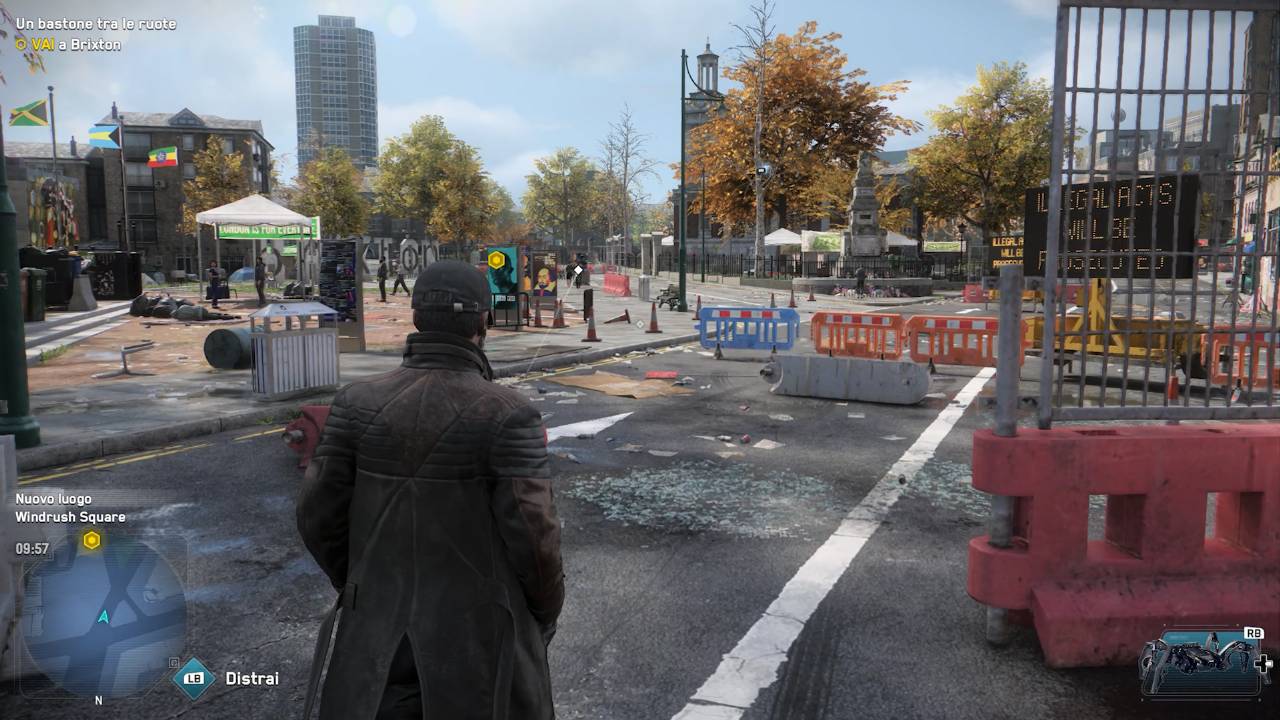1280x720 pixels.
Task: Click the blue diamond Distrai prompt icon
Action: click(195, 677)
